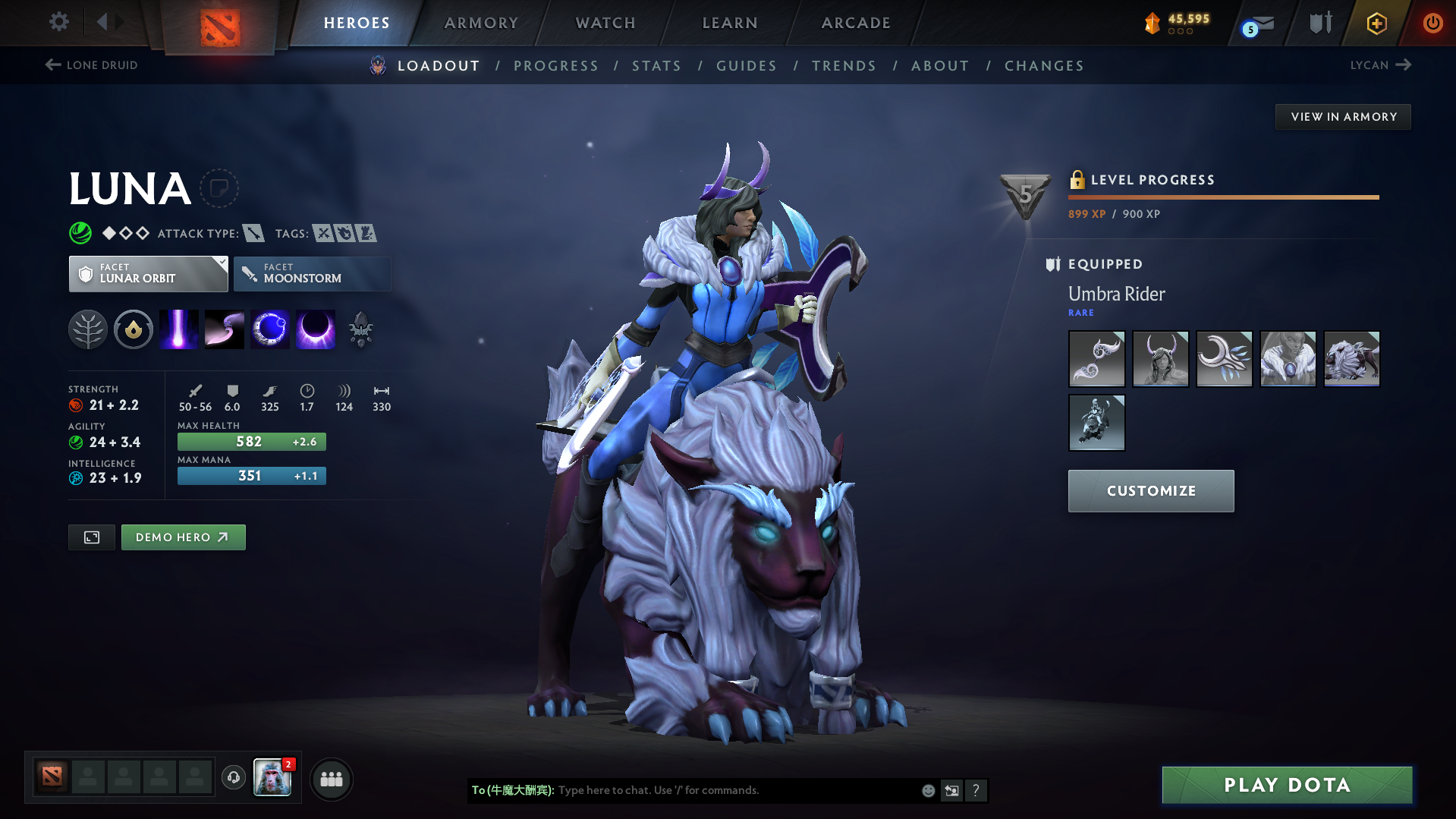Open the Lunar Blessing ability icon

pyautogui.click(x=269, y=329)
